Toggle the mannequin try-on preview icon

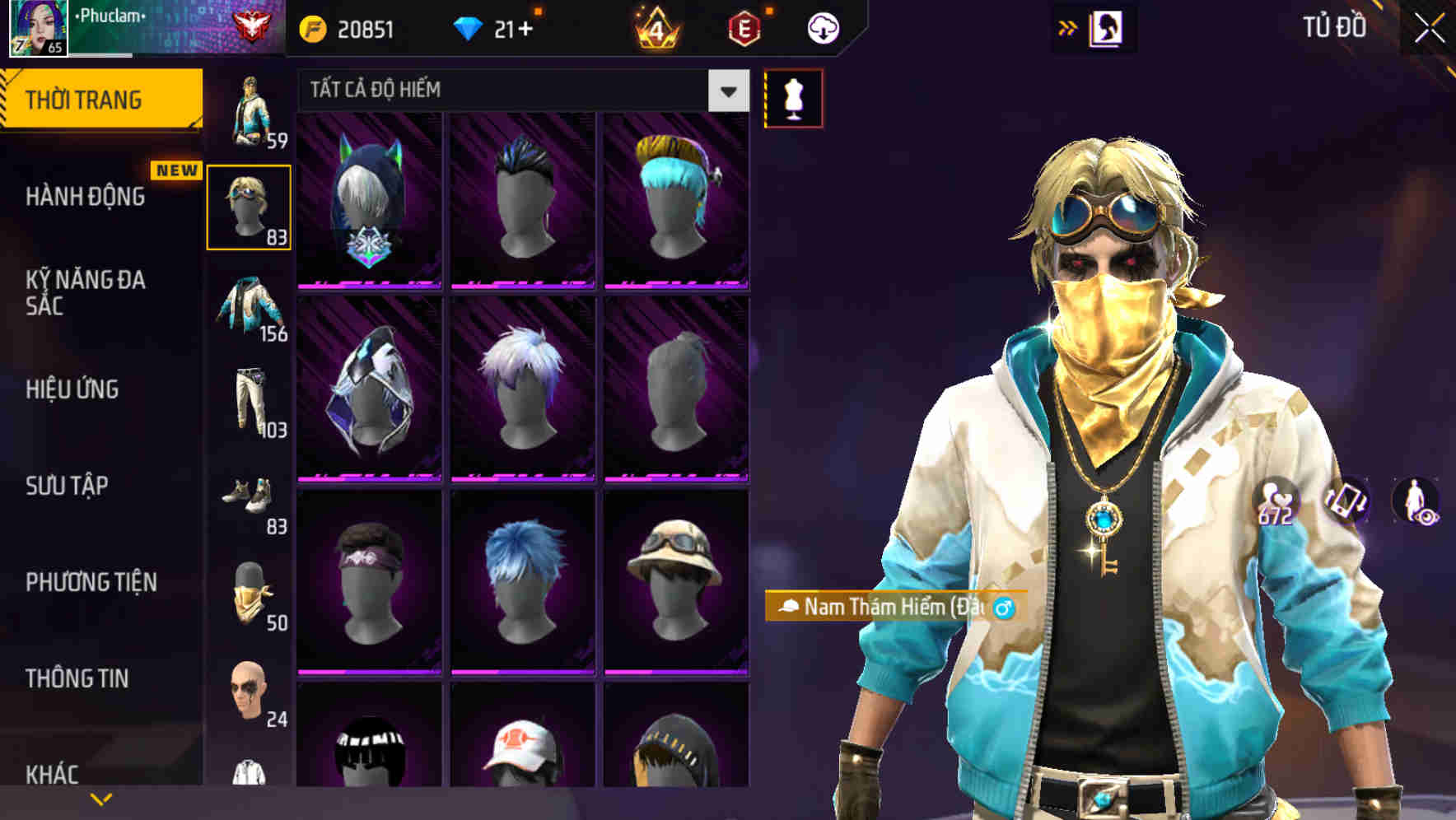[x=794, y=98]
